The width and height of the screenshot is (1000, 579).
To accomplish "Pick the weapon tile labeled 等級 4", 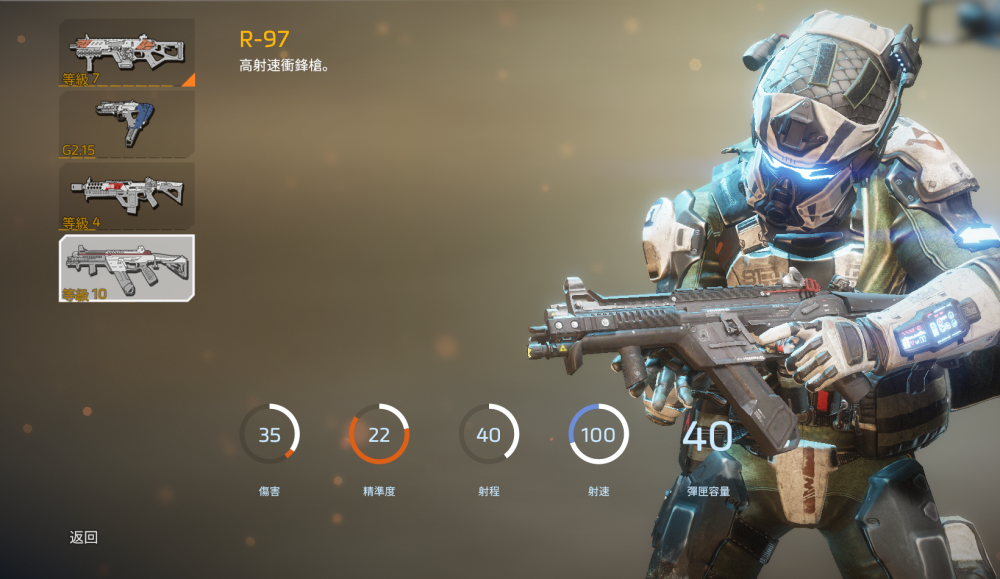I will 127,196.
